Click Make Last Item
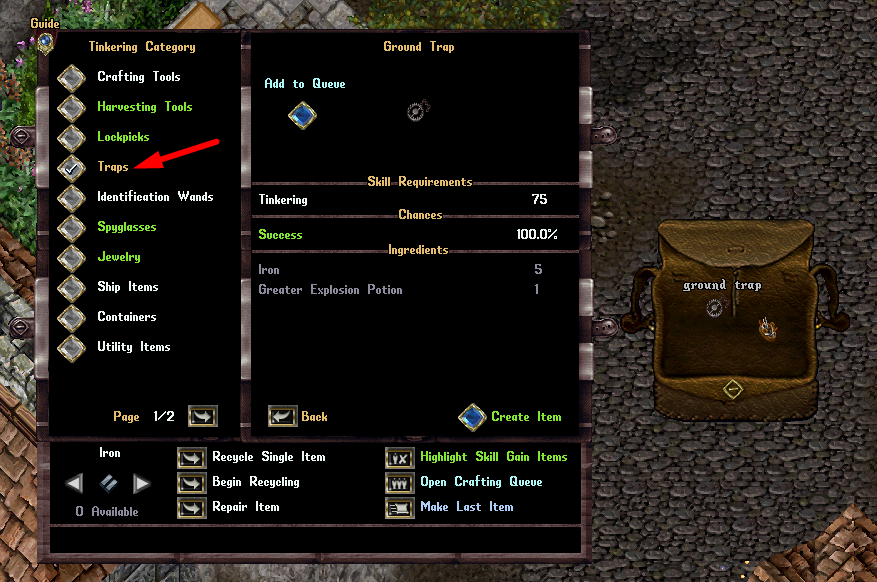Viewport: 877px width, 582px height. pyautogui.click(x=400, y=507)
